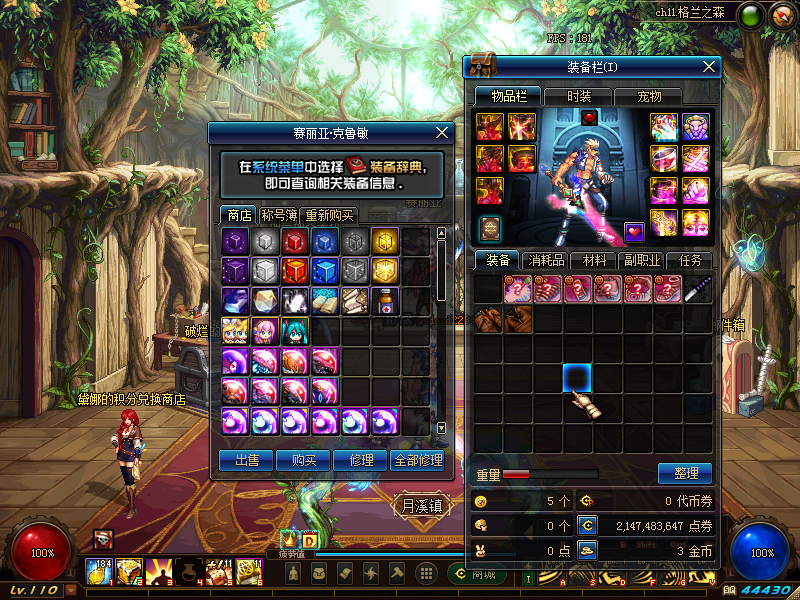Viewport: 800px width, 600px height.
Task: Switch to the 时装 avatar tab
Action: (579, 96)
